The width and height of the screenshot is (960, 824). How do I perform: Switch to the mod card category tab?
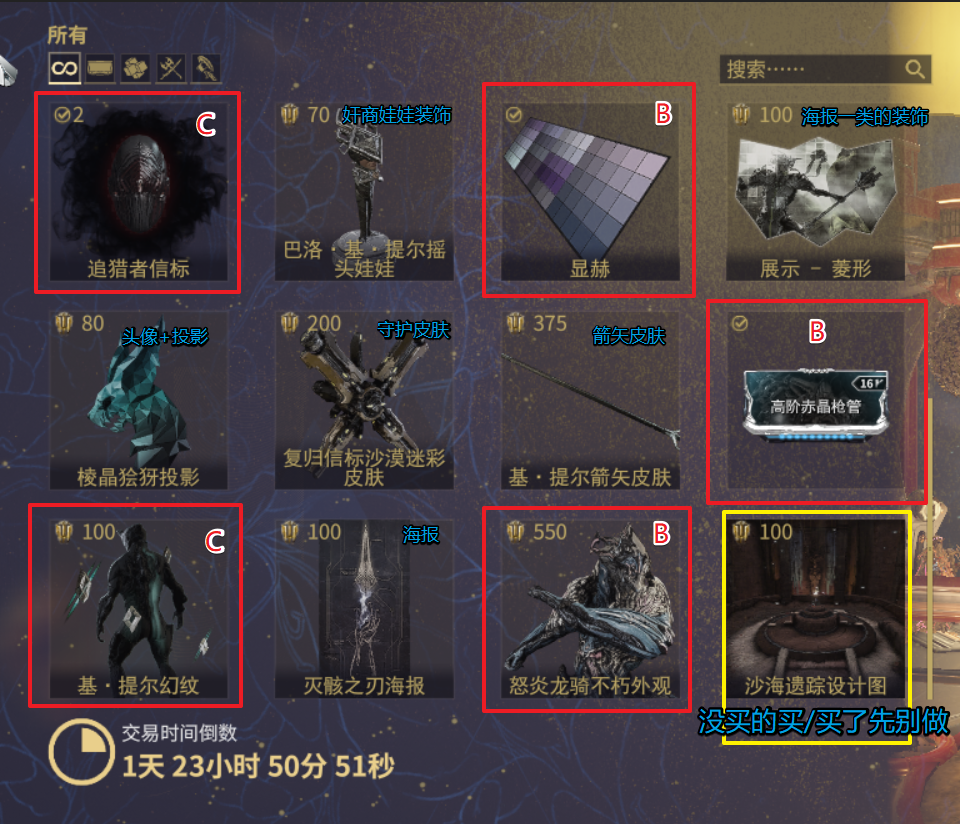(x=100, y=68)
